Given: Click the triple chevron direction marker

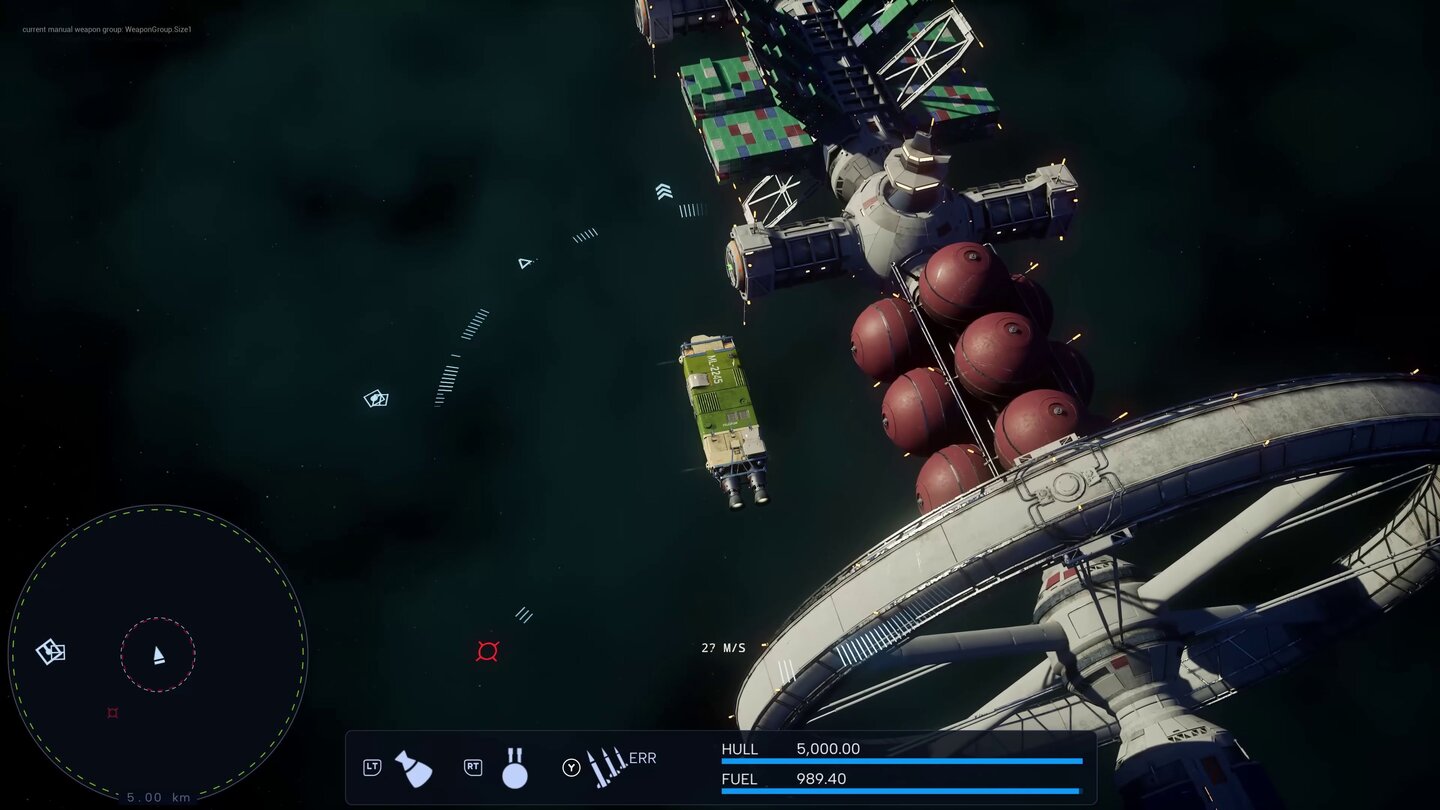Looking at the screenshot, I should (x=664, y=191).
